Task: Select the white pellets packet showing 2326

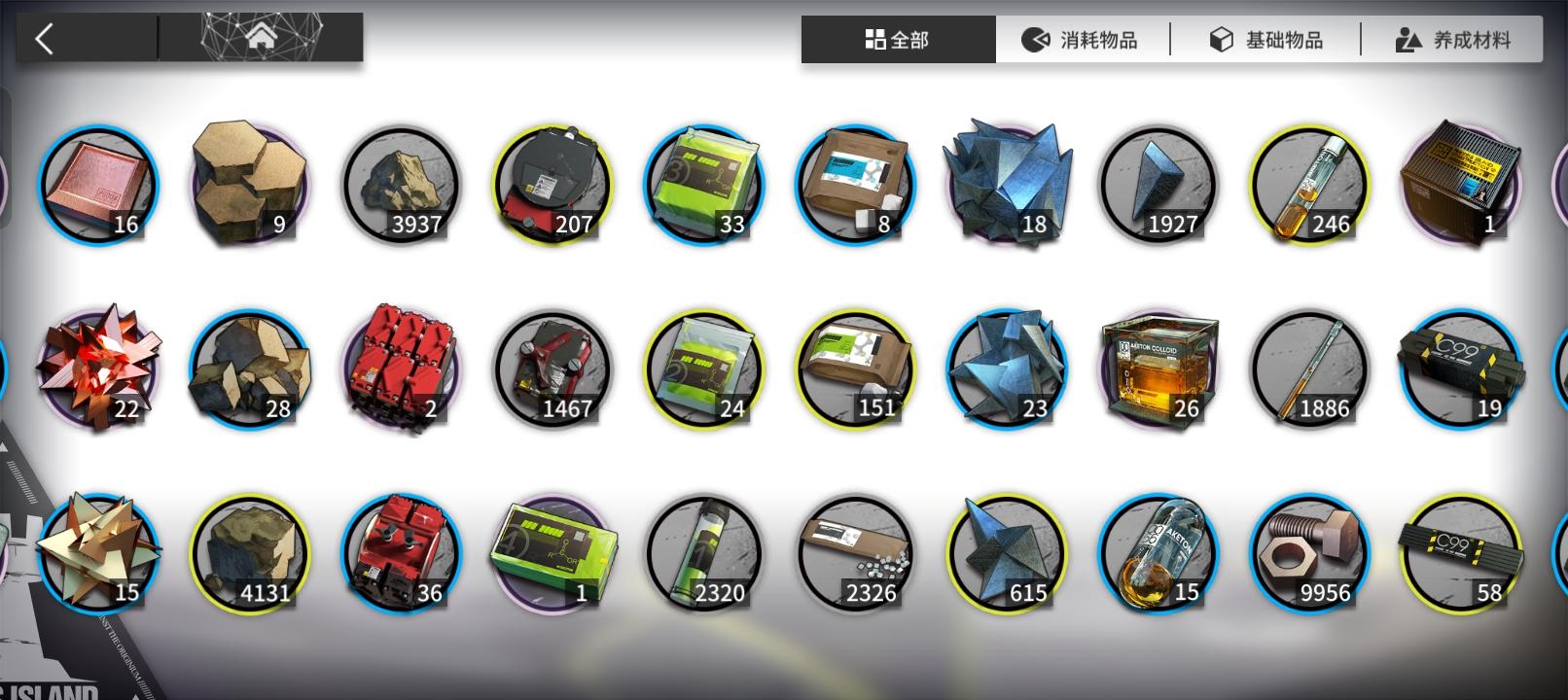Action: click(x=854, y=551)
